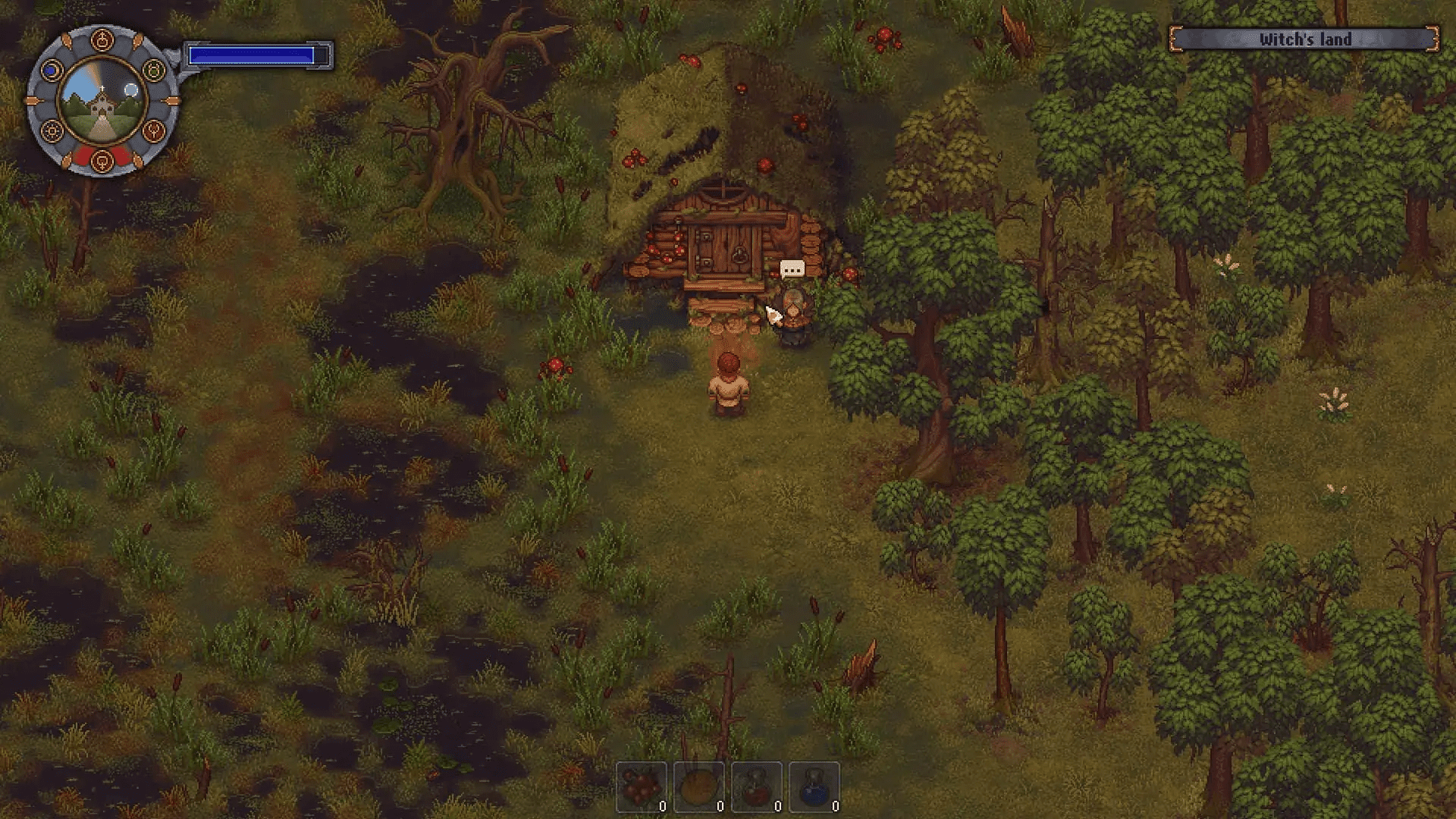Click the topmost day symbol above the minimap
1456x819 pixels.
tap(102, 39)
